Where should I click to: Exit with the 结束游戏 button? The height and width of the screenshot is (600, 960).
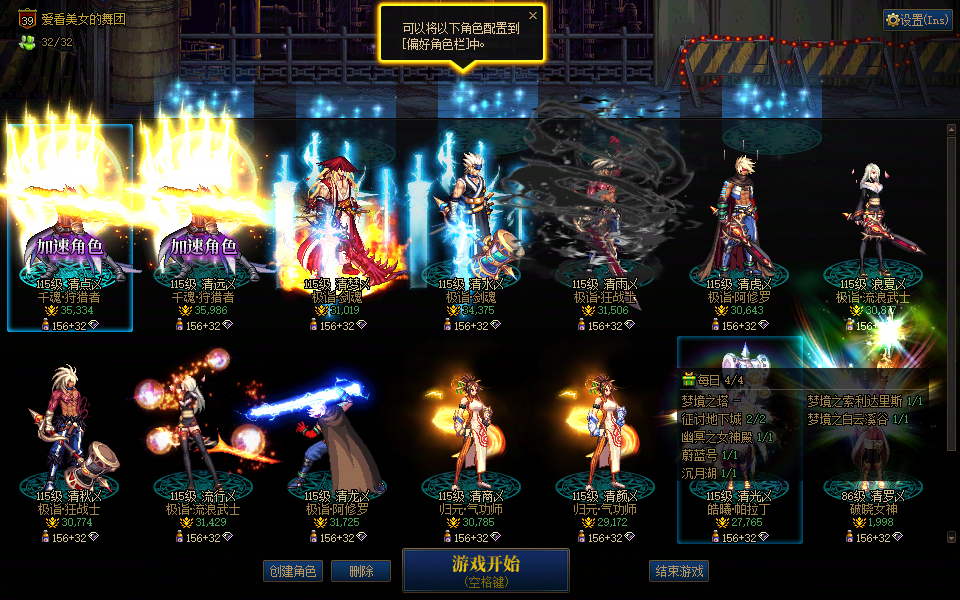pyautogui.click(x=679, y=571)
